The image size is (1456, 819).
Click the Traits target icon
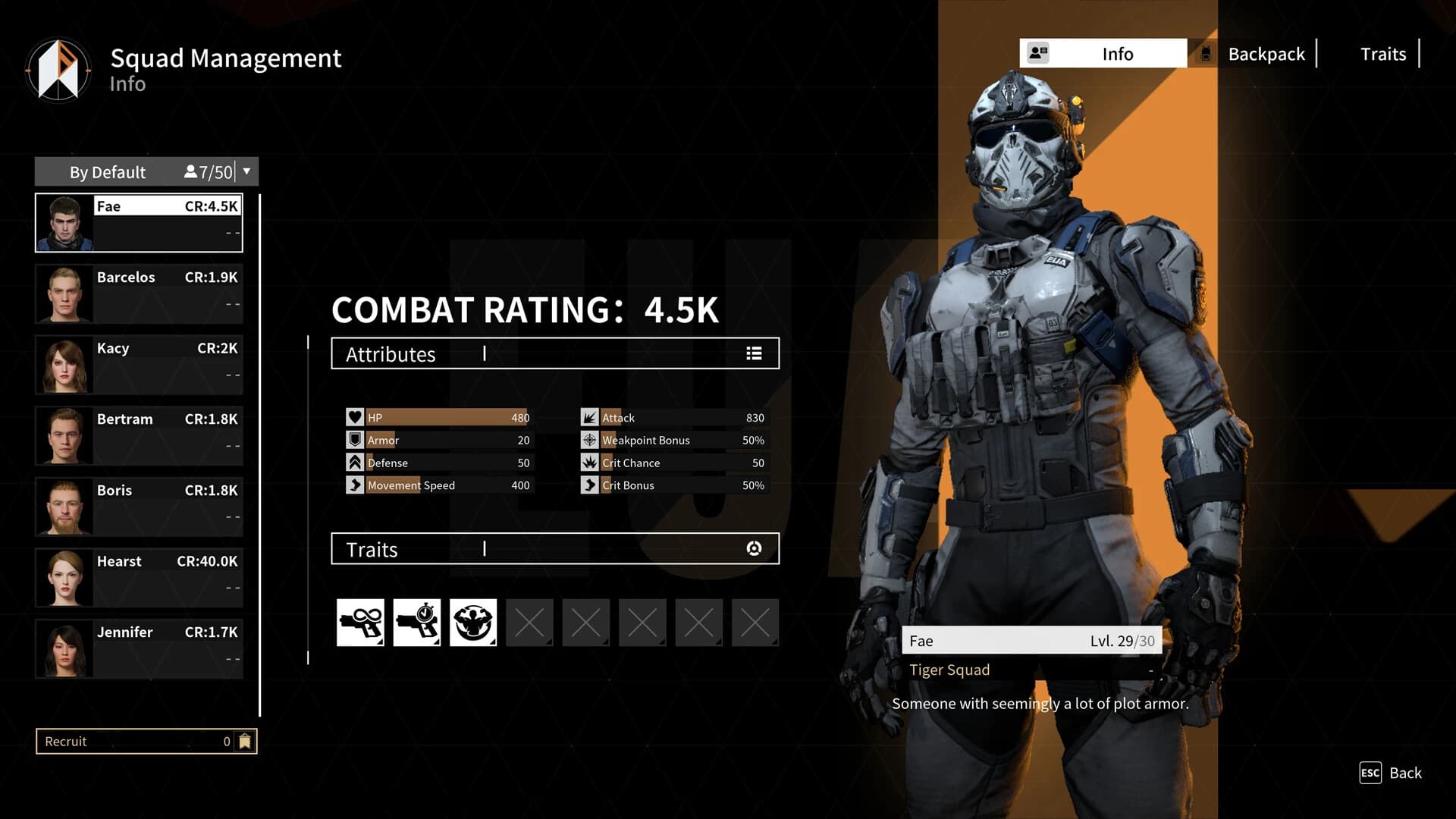pos(753,548)
